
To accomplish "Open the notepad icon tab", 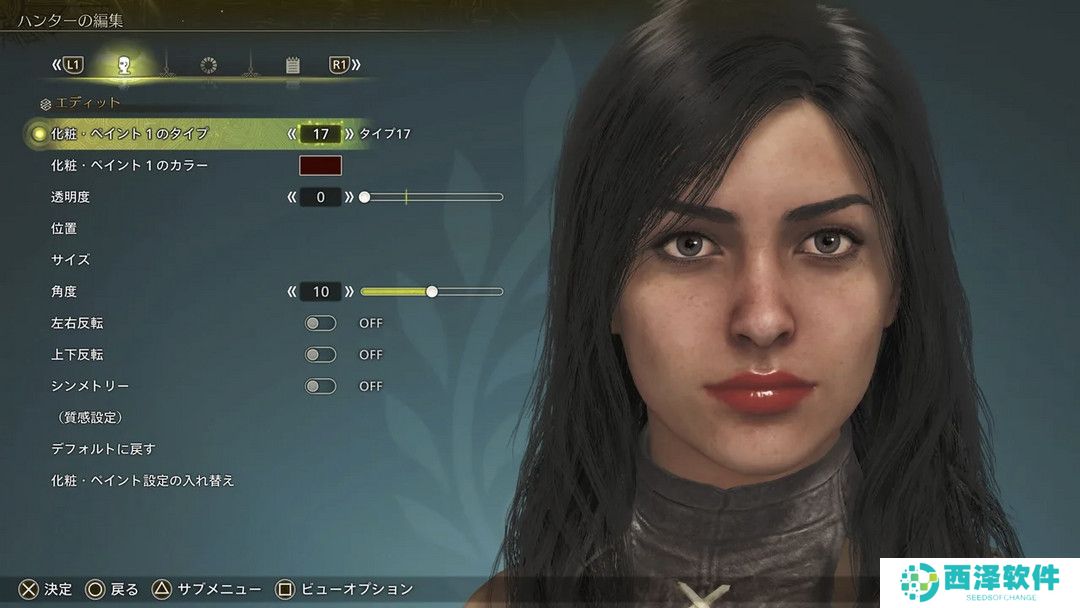I will 292,65.
